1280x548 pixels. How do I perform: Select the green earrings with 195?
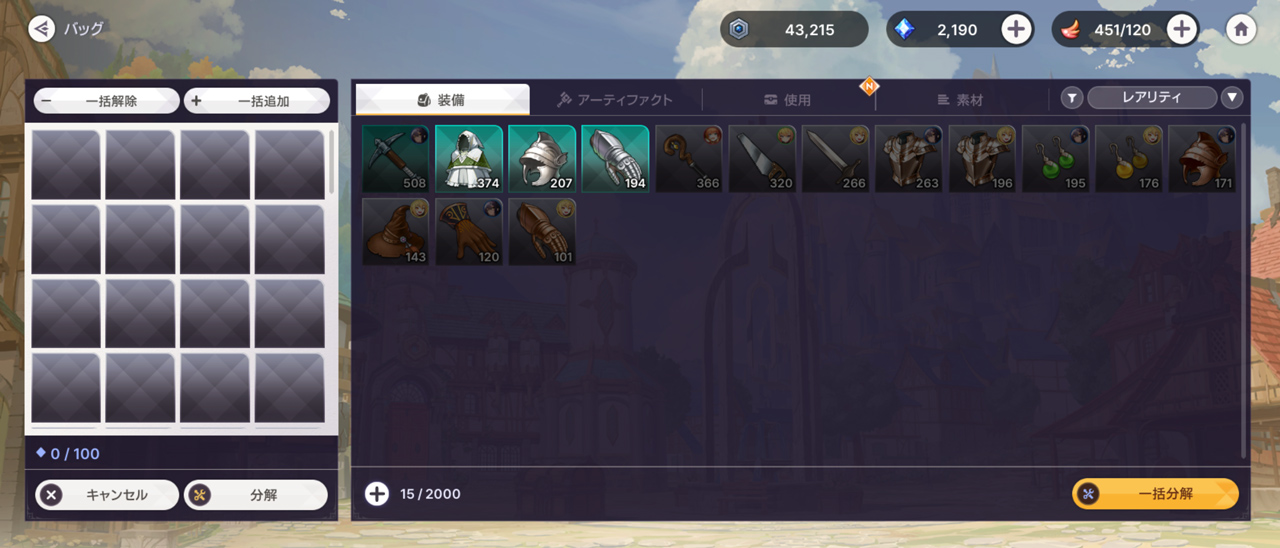pyautogui.click(x=1055, y=158)
